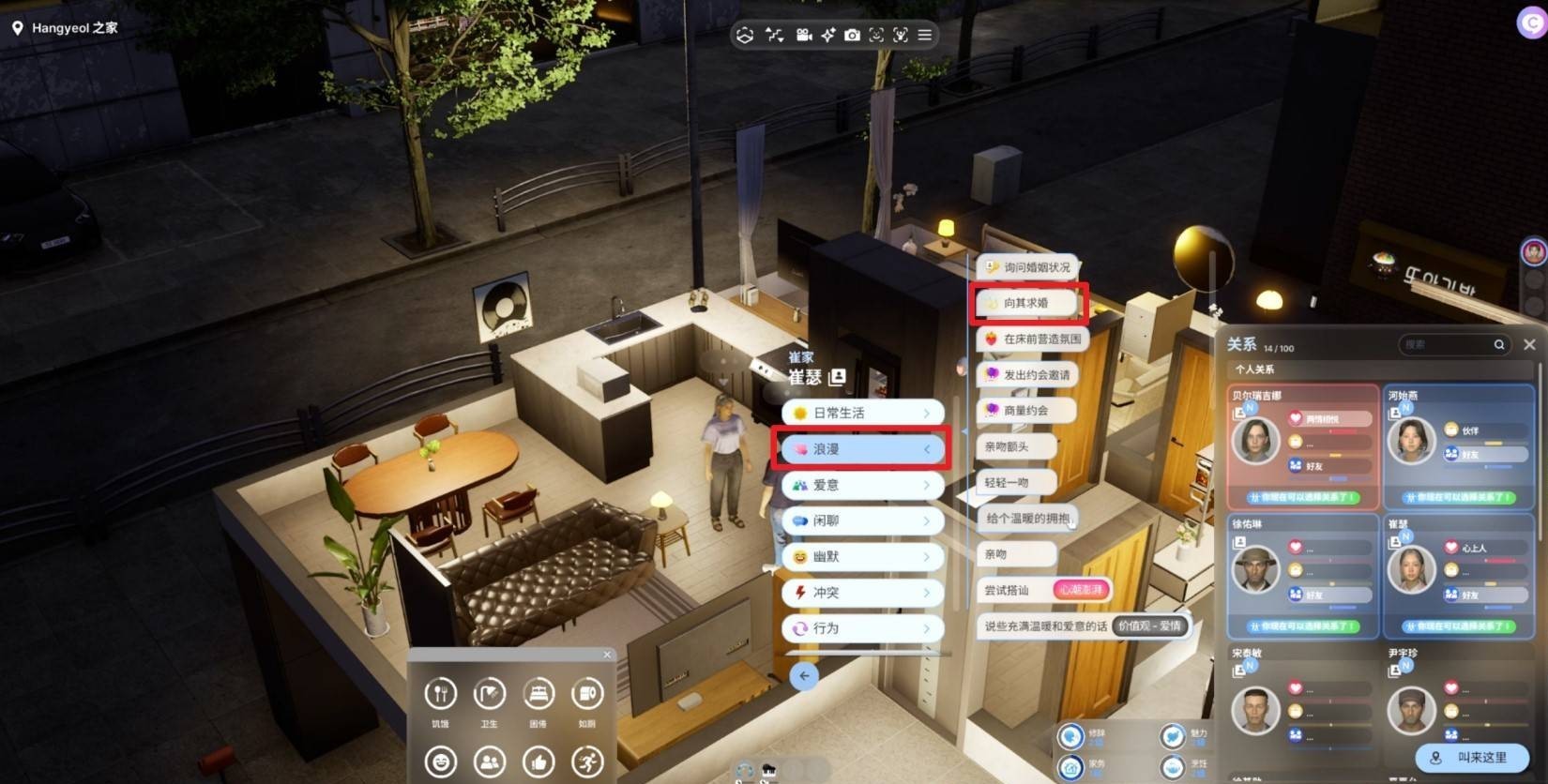Go back with the blue arrow button
This screenshot has width=1548, height=784.
click(x=804, y=675)
